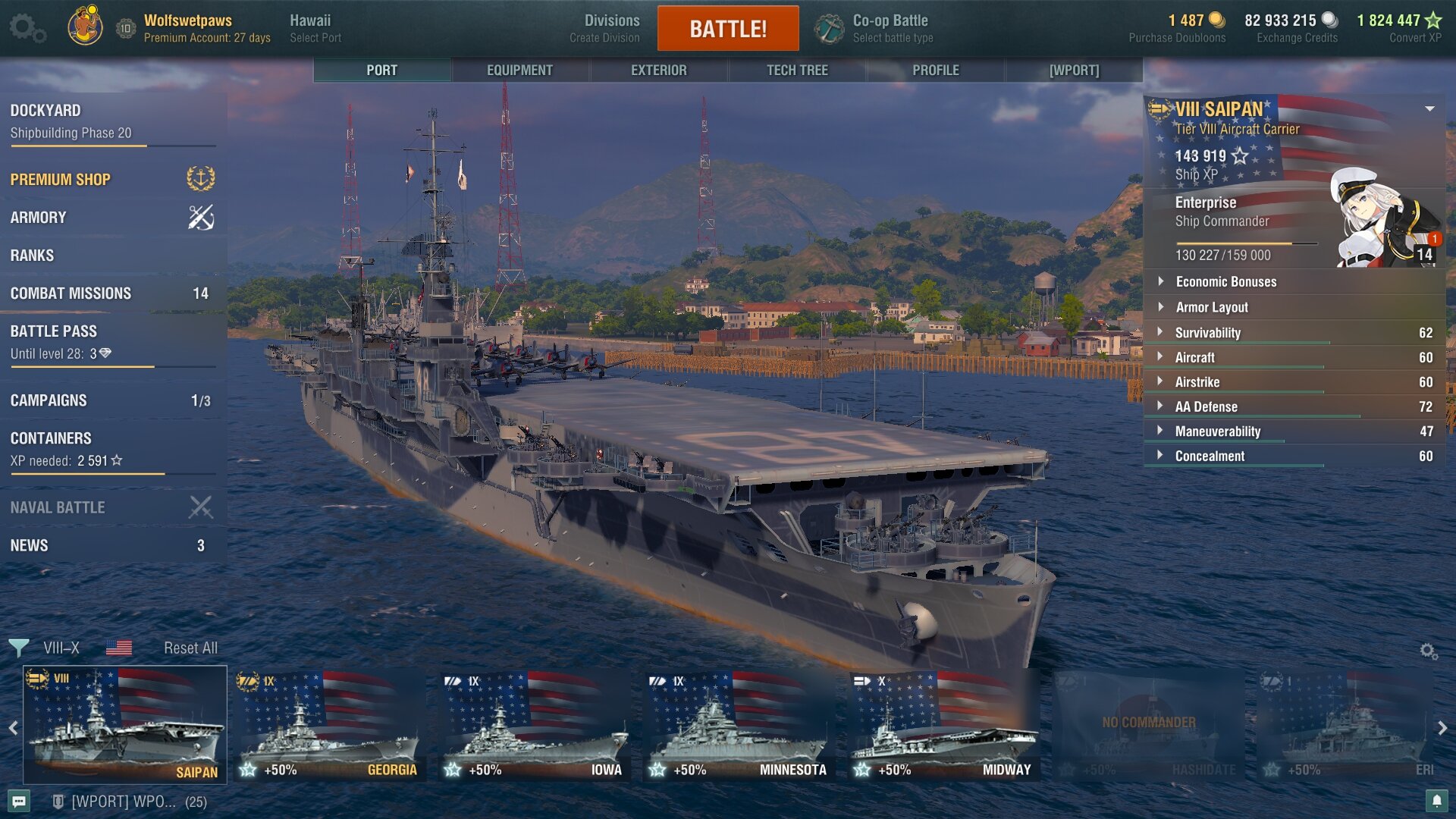Open the settings gear menu
1456x819 pixels.
click(x=27, y=29)
